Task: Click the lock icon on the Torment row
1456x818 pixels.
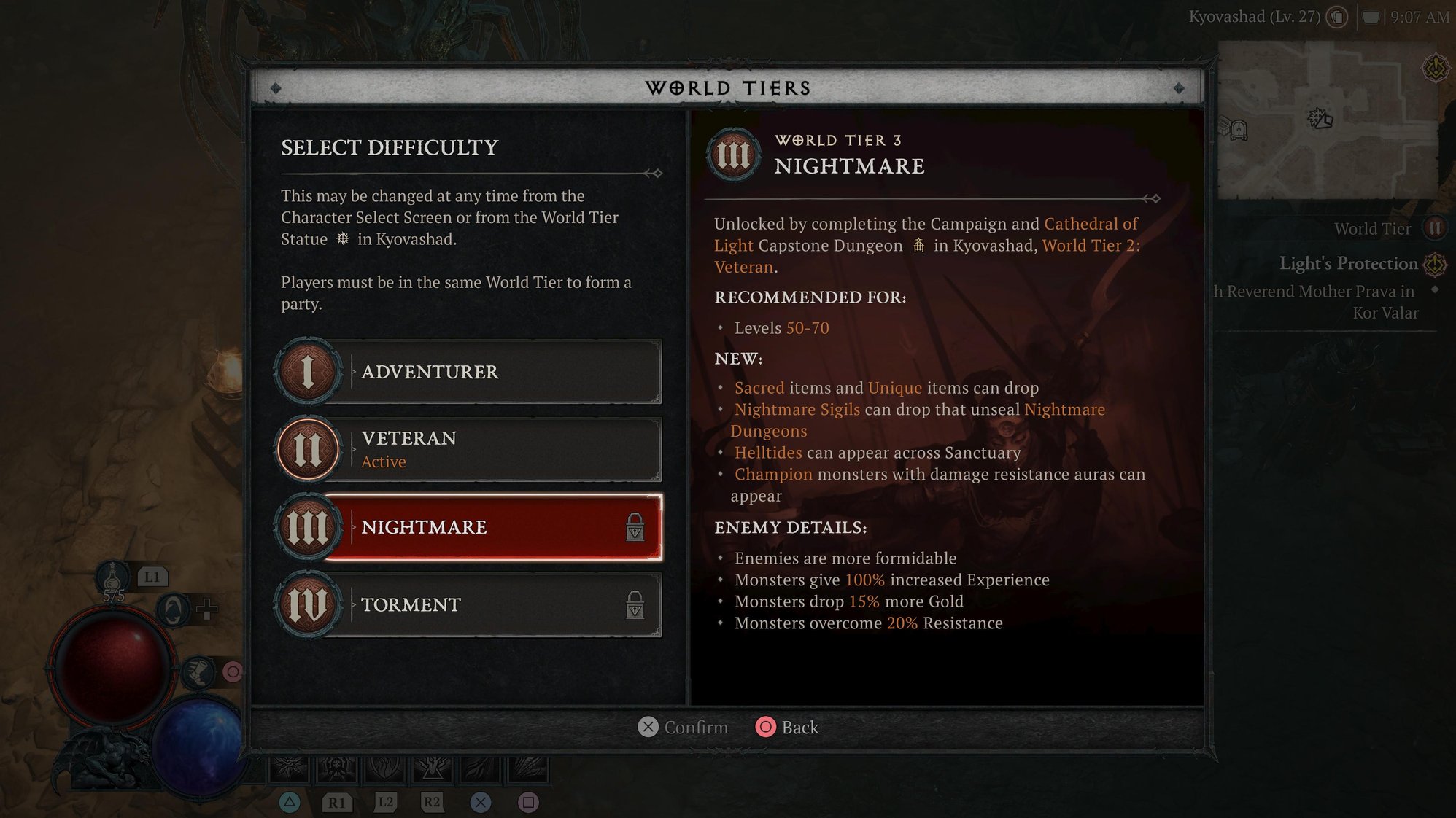Action: (634, 604)
